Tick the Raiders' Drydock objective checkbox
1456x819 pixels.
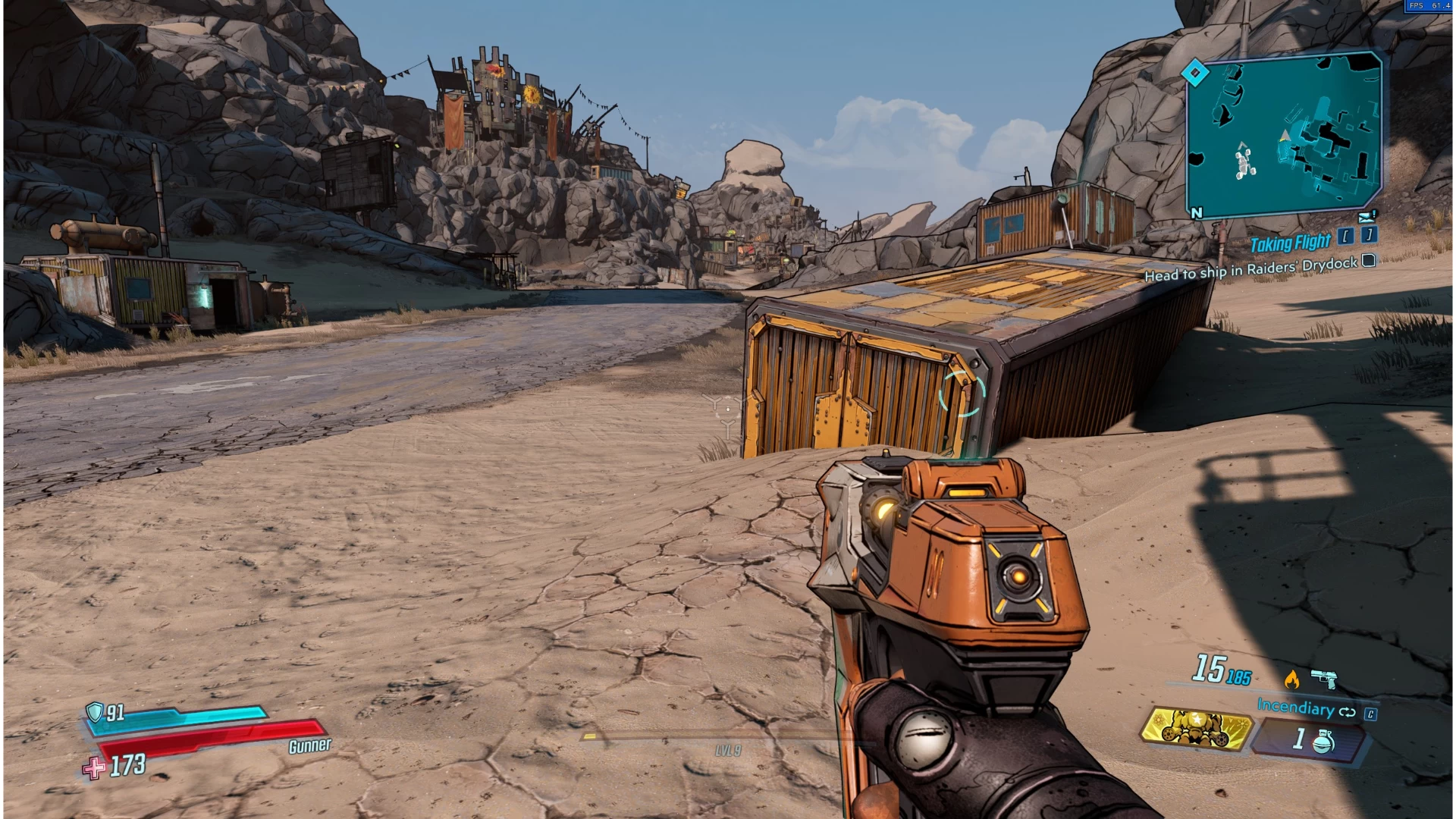[x=1368, y=261]
